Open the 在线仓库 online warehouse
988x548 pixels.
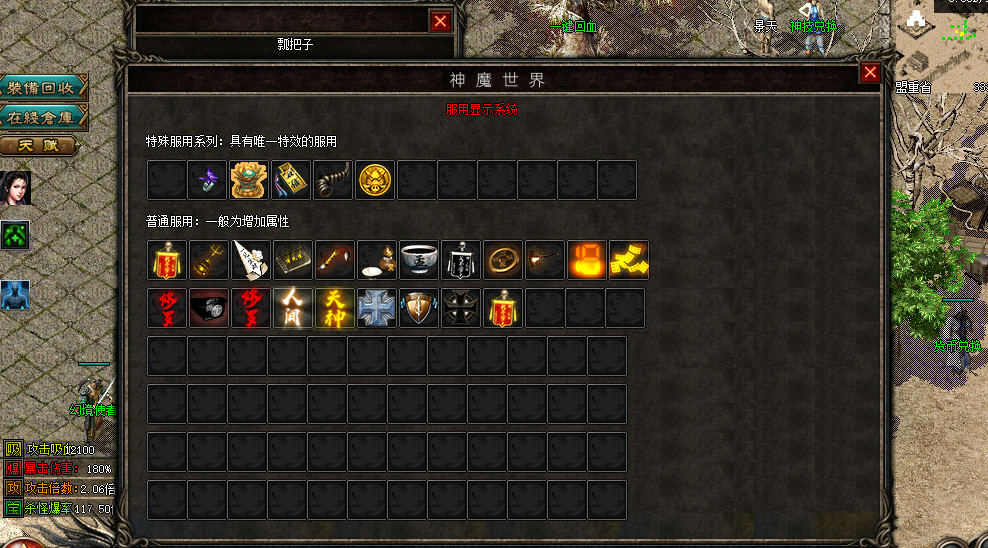coord(42,117)
